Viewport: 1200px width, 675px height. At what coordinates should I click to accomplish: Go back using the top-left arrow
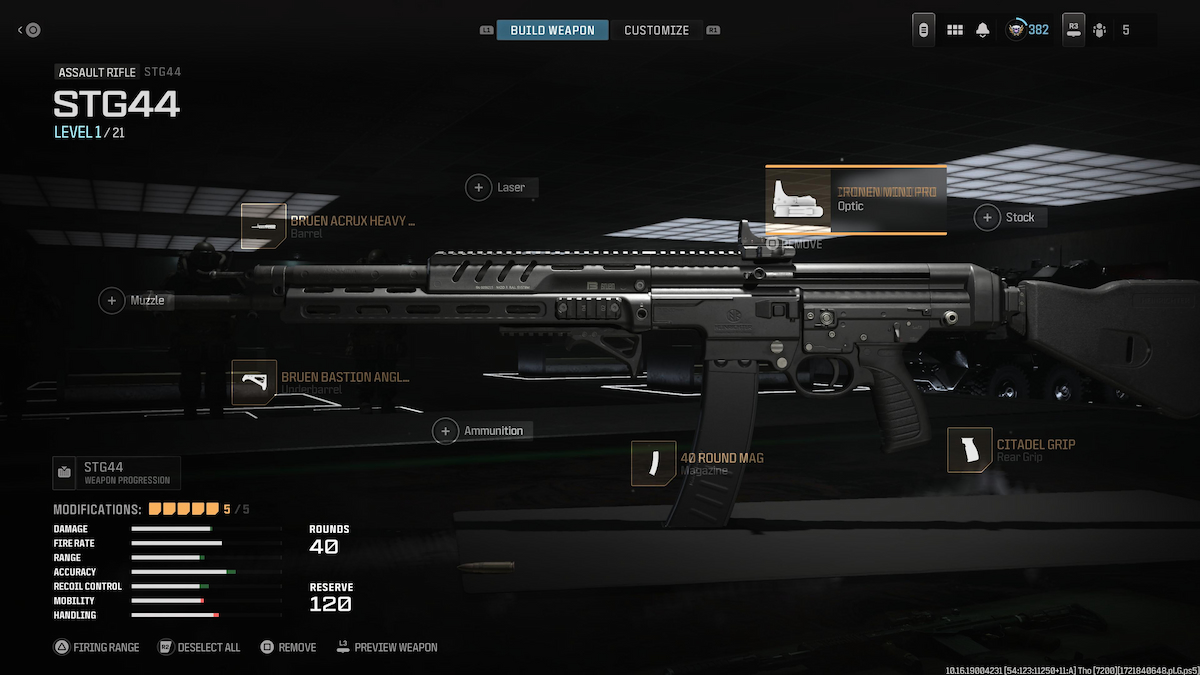29,30
